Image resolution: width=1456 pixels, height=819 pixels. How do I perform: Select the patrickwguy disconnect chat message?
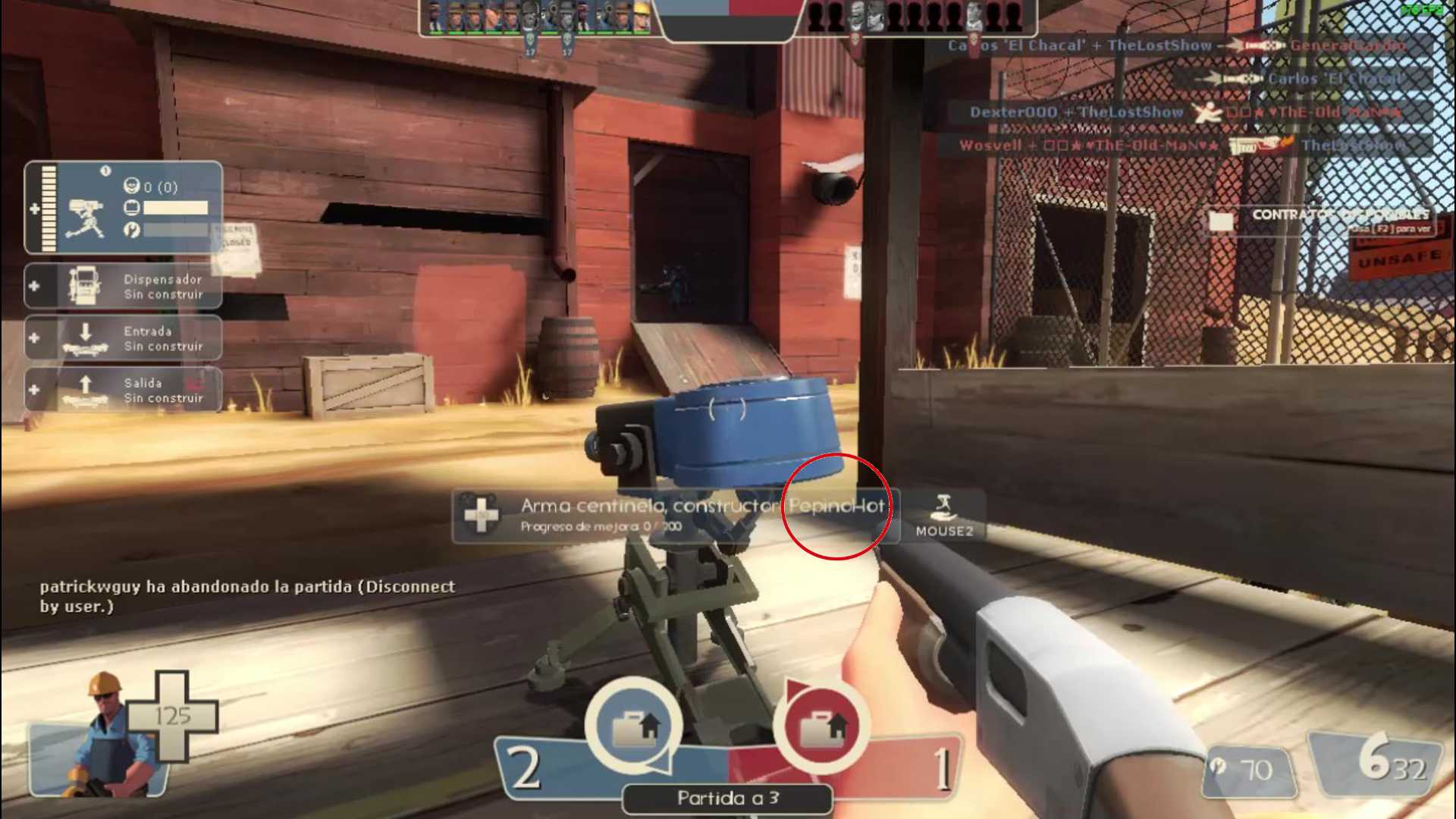pyautogui.click(x=247, y=596)
